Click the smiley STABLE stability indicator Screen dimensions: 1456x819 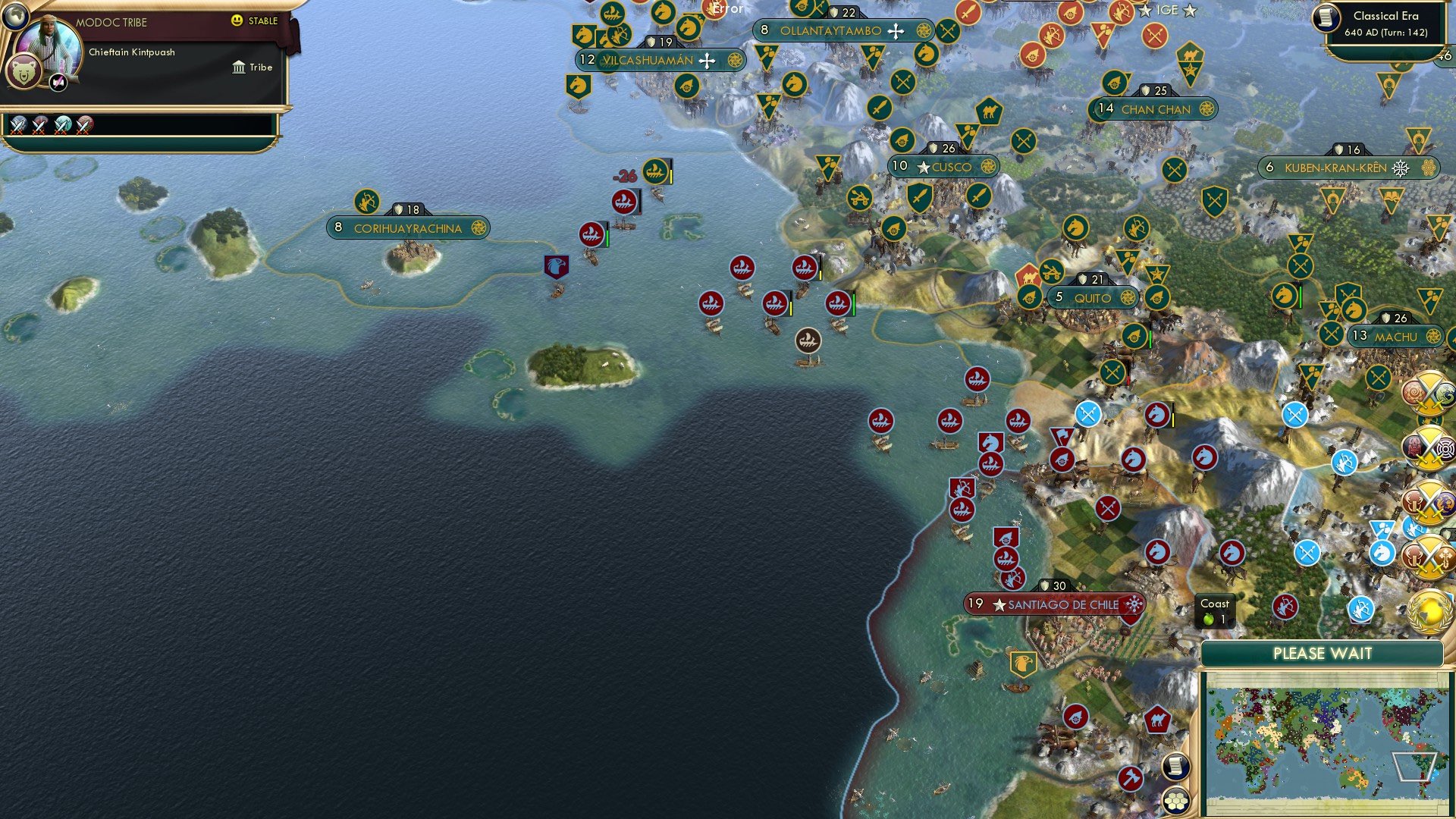coord(237,21)
